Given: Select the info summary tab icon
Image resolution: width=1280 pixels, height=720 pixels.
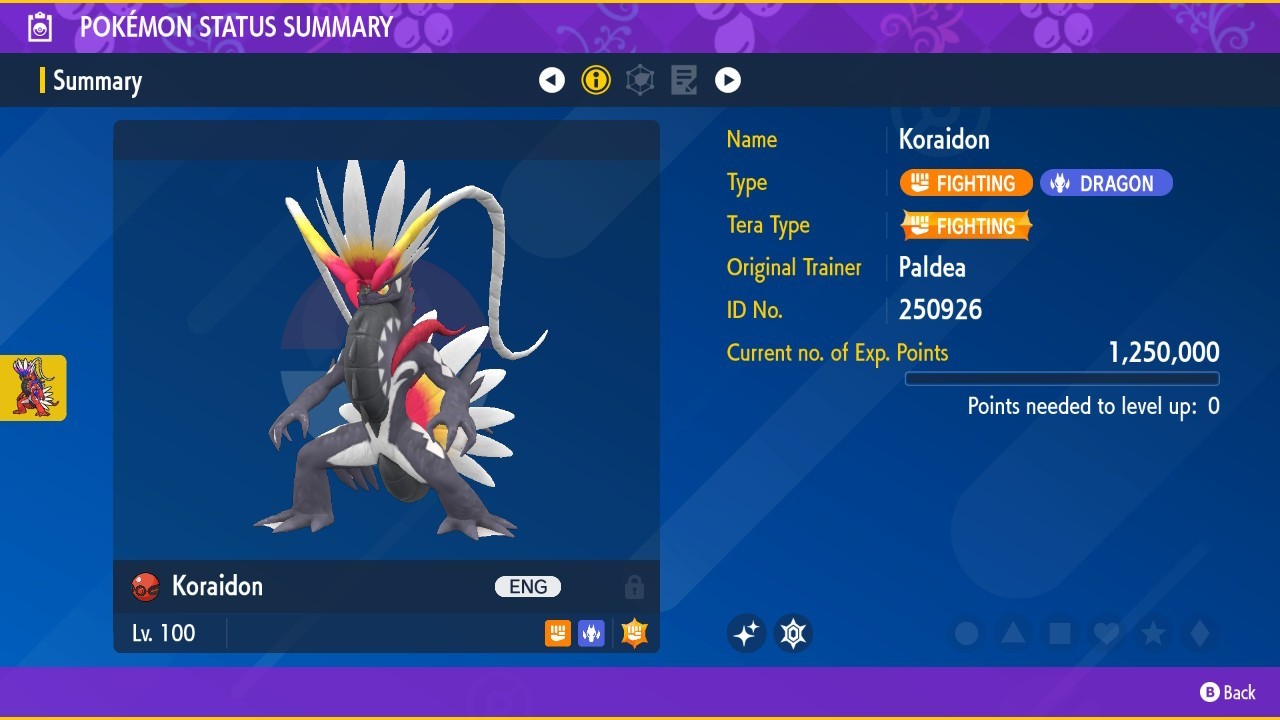Looking at the screenshot, I should 596,80.
